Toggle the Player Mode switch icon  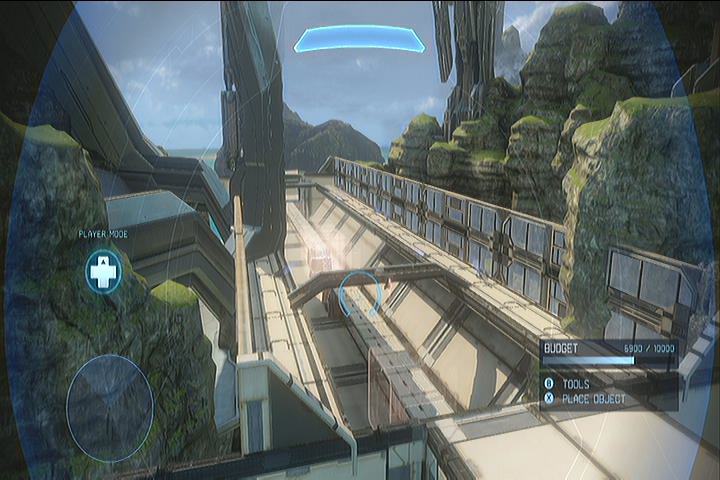click(x=102, y=272)
